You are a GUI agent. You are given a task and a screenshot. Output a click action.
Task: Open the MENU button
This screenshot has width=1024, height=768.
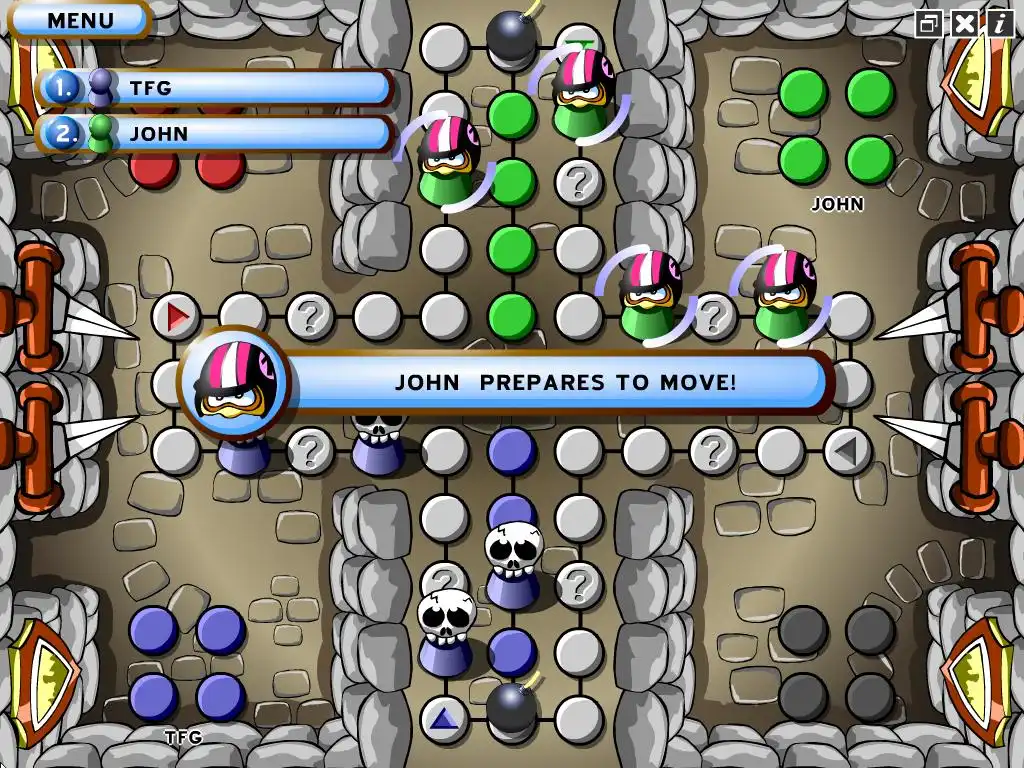tap(79, 19)
